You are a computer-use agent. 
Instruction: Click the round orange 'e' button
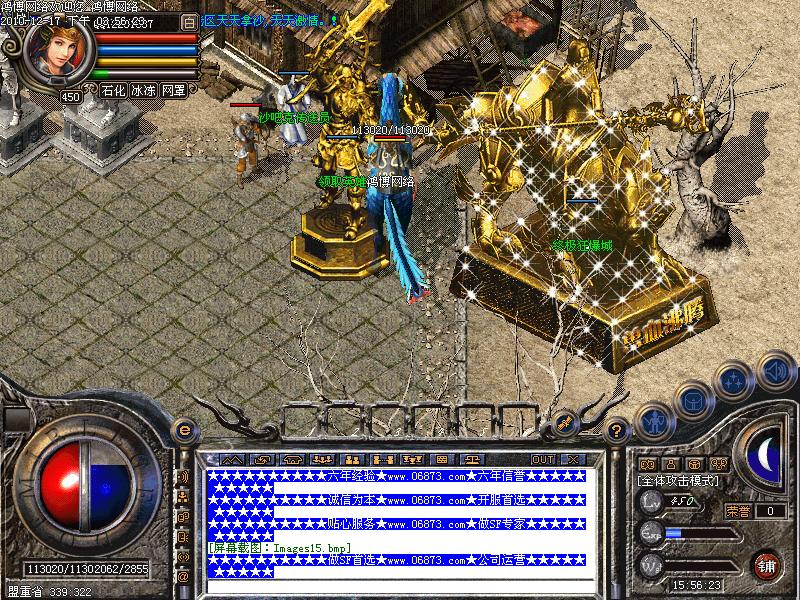(x=183, y=430)
